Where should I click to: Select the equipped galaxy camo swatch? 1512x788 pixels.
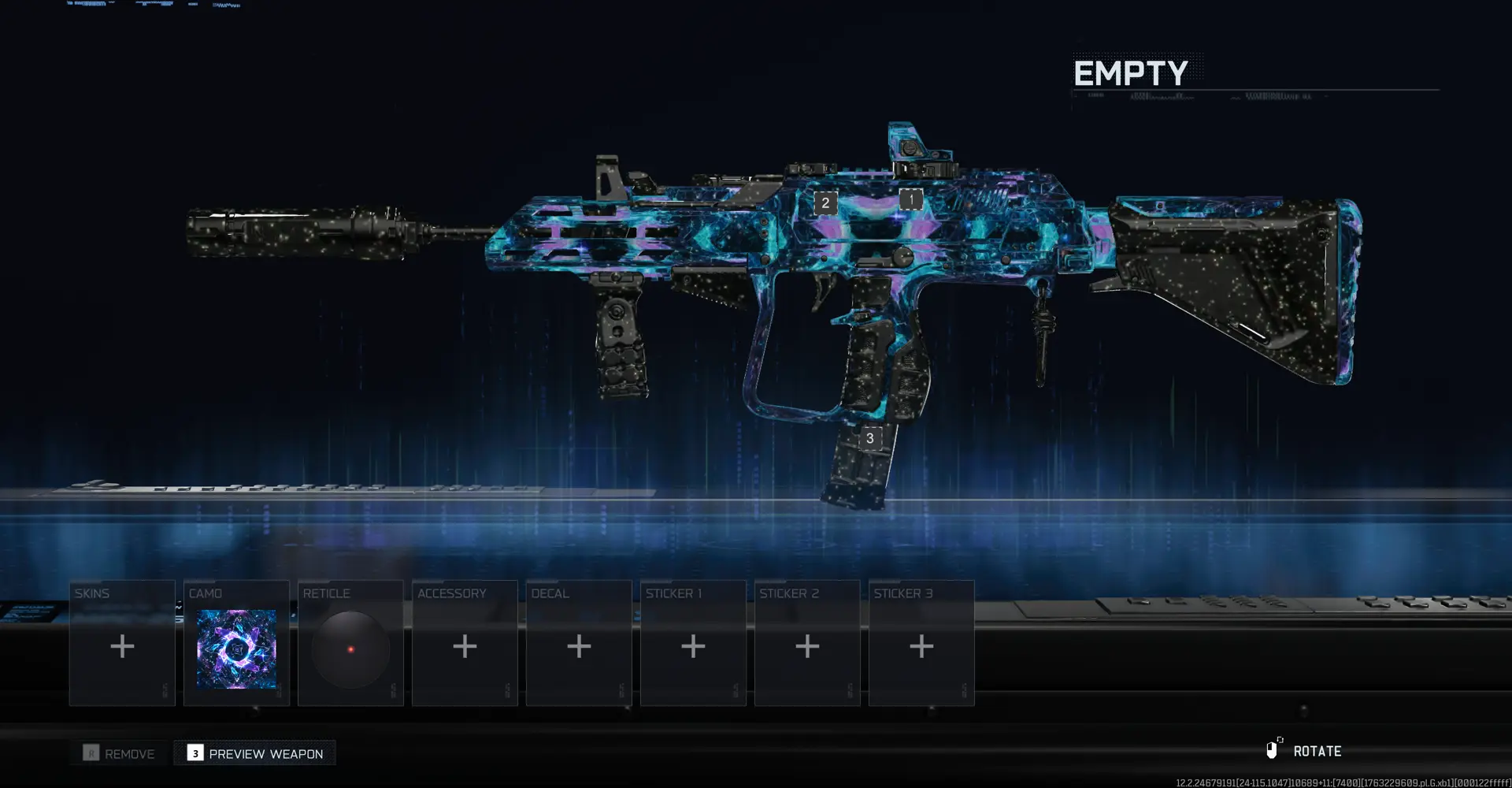click(235, 648)
